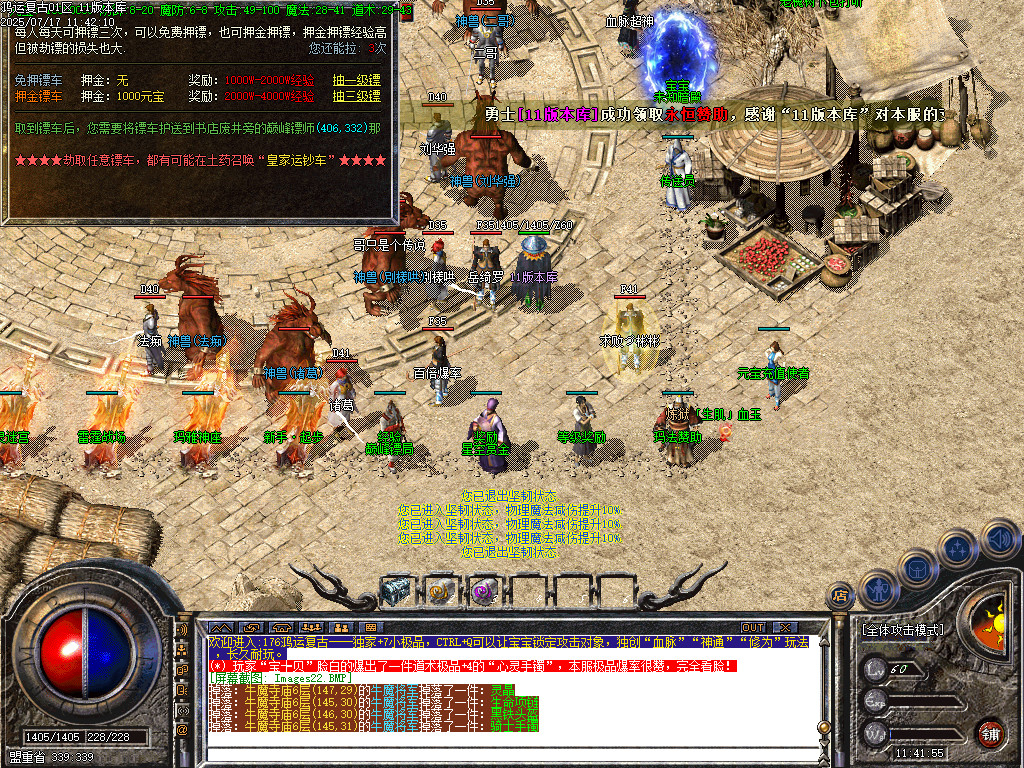Open the three-people group chat toolbar button
The image size is (1024, 768).
[310, 627]
